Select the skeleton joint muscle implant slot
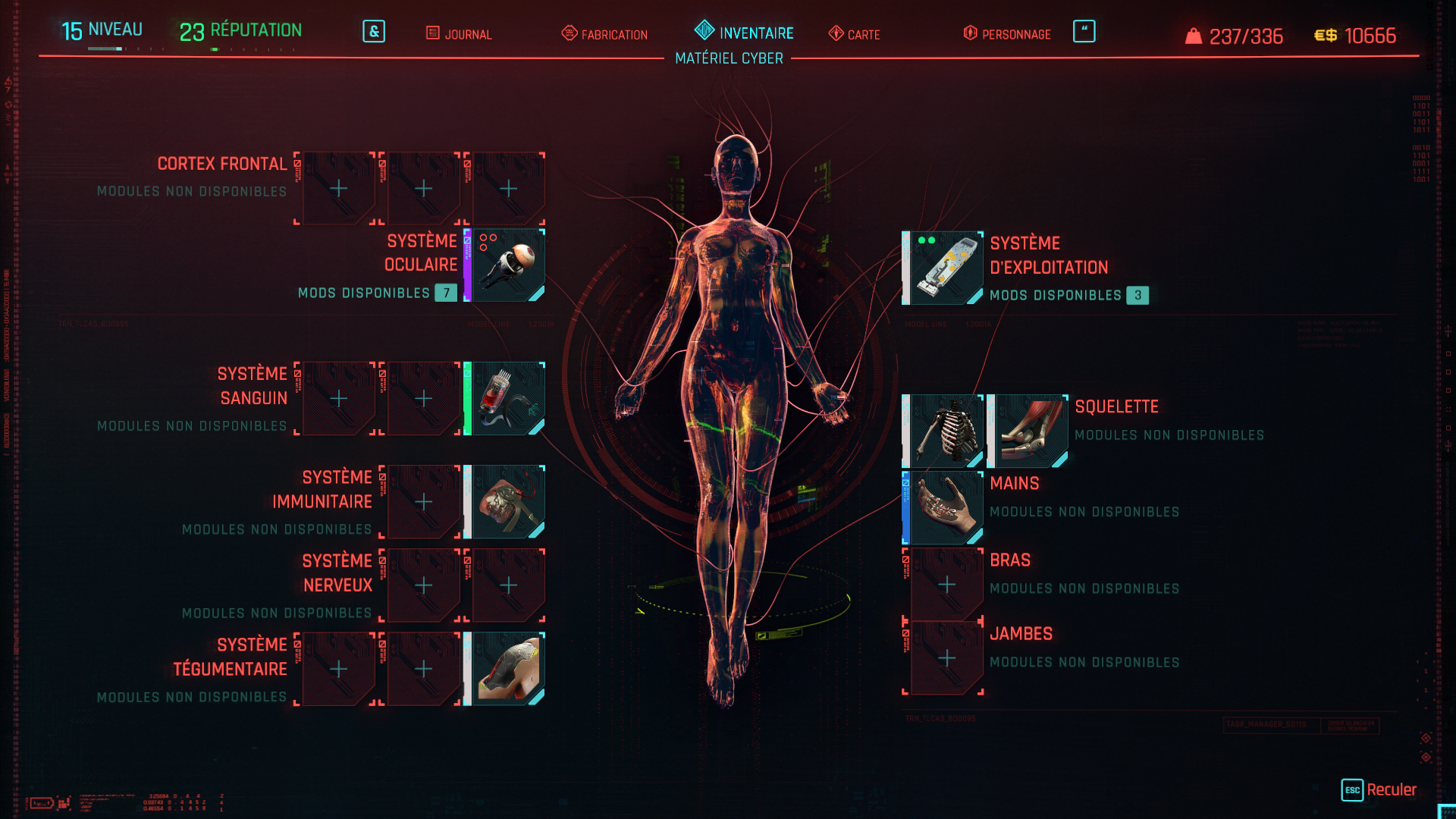Viewport: 1456px width, 819px height. pyautogui.click(x=1031, y=431)
